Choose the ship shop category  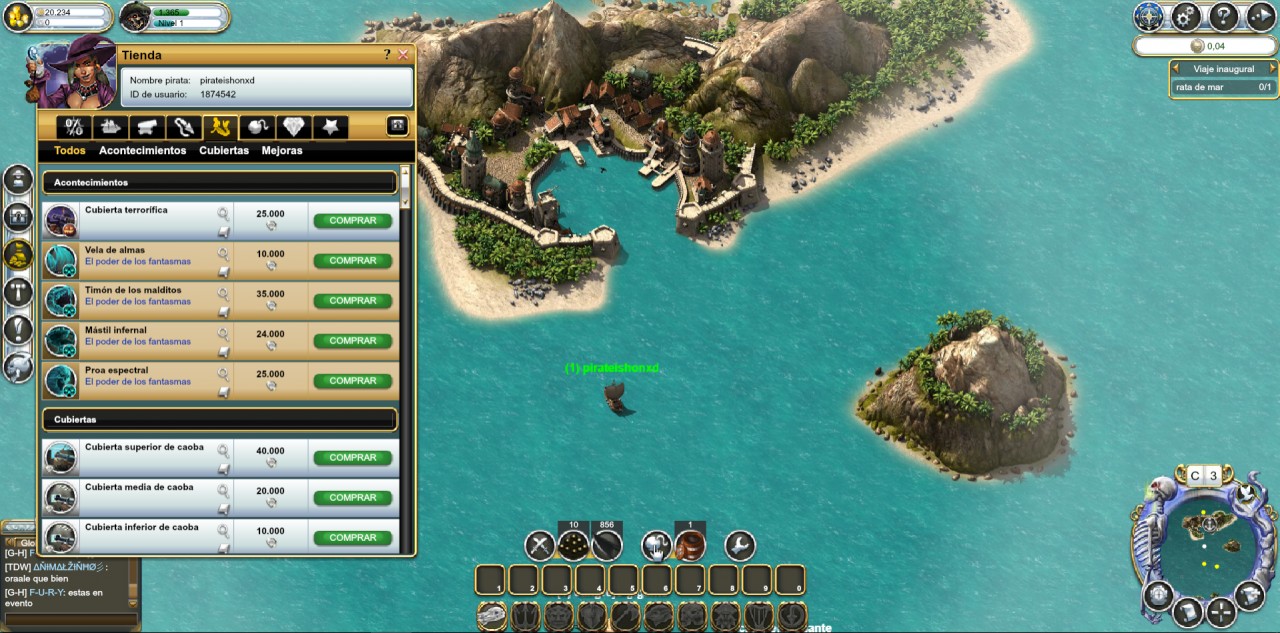108,127
